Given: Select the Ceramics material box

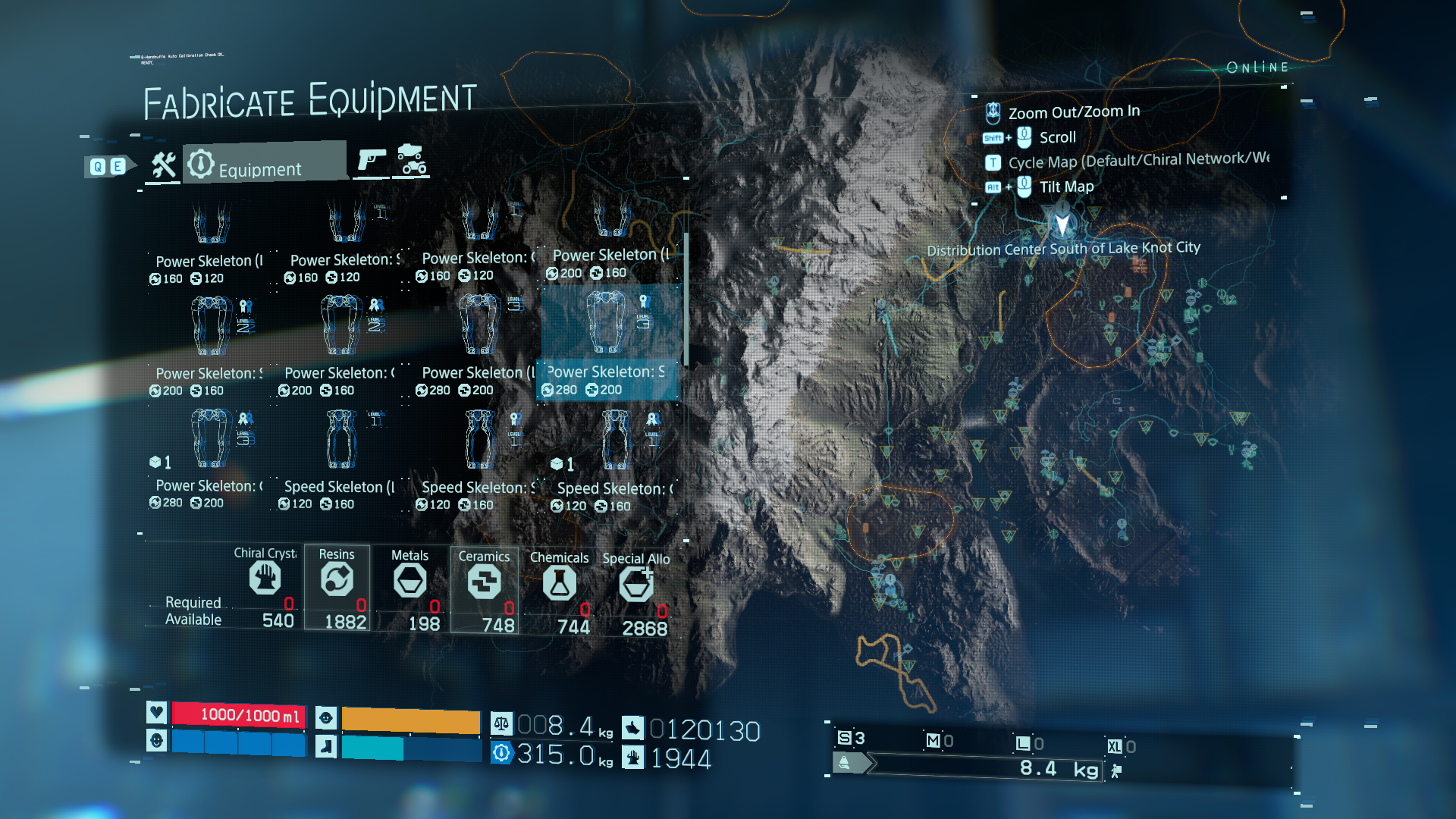Looking at the screenshot, I should (485, 589).
